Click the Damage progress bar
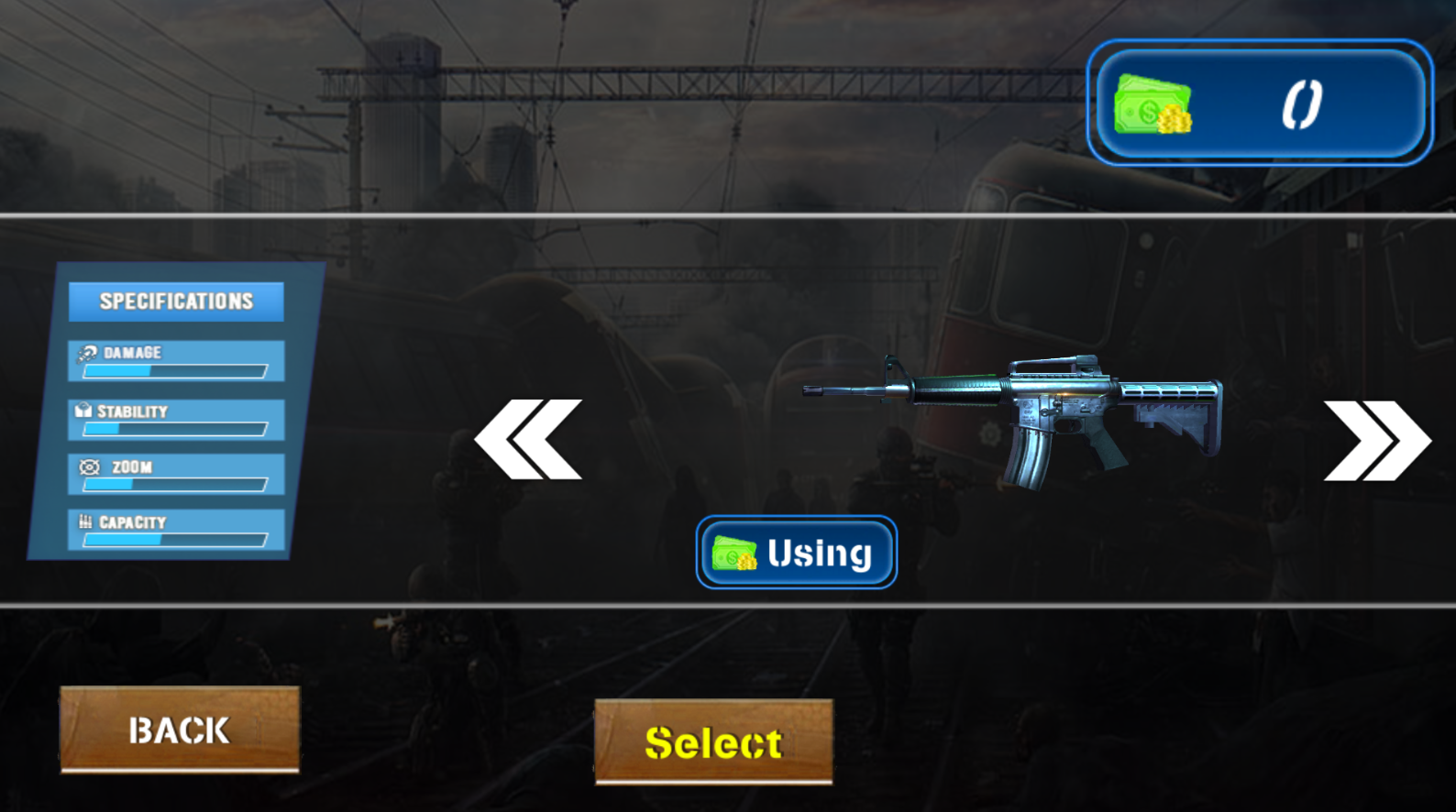This screenshot has width=1456, height=812. coord(174,370)
